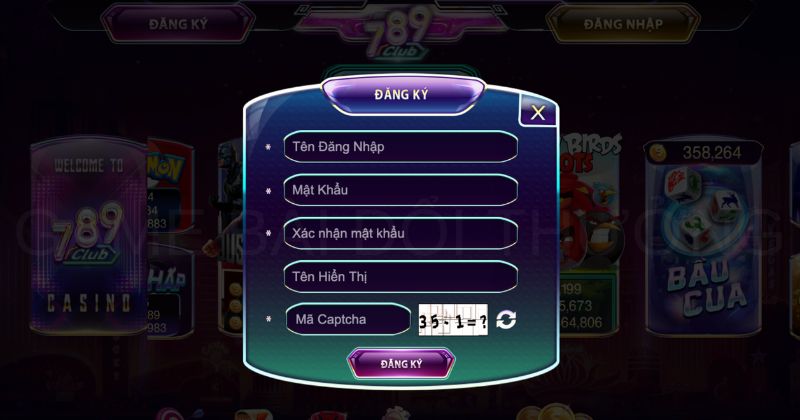Click the Tên Hiển Thị display name field
This screenshot has width=800, height=420.
pos(400,276)
